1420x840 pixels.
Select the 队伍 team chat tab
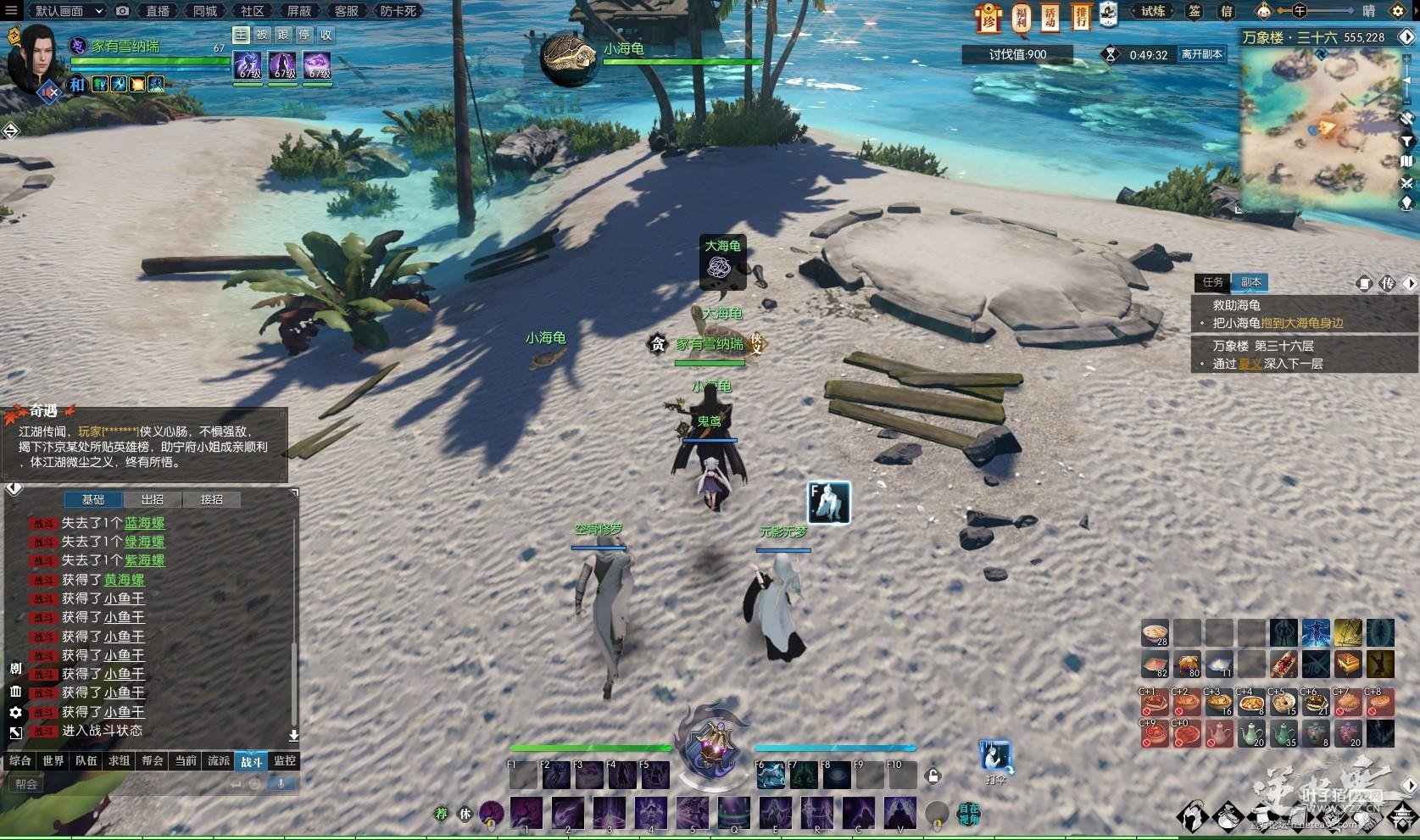[x=86, y=761]
